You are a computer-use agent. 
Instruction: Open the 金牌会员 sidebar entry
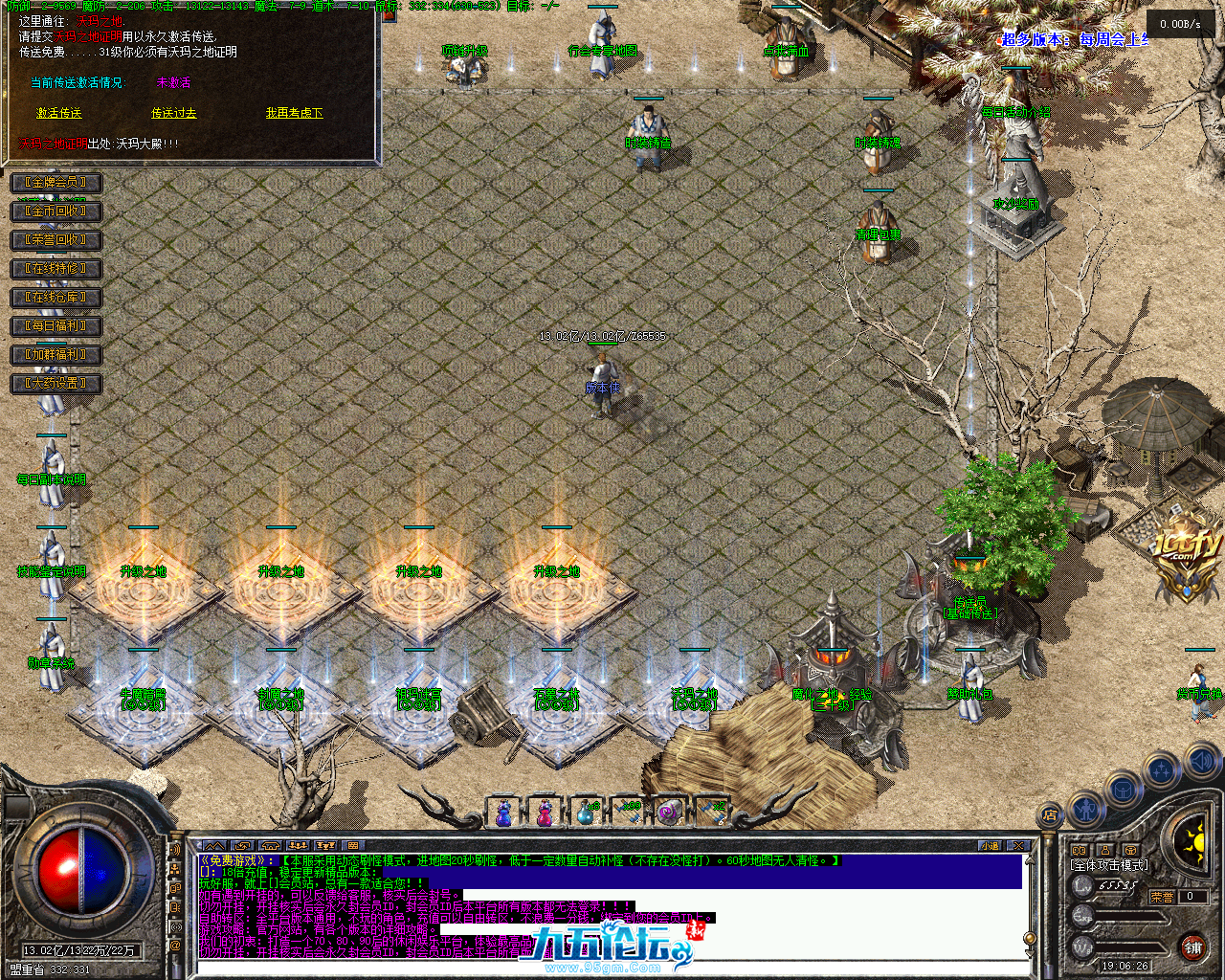click(x=56, y=183)
